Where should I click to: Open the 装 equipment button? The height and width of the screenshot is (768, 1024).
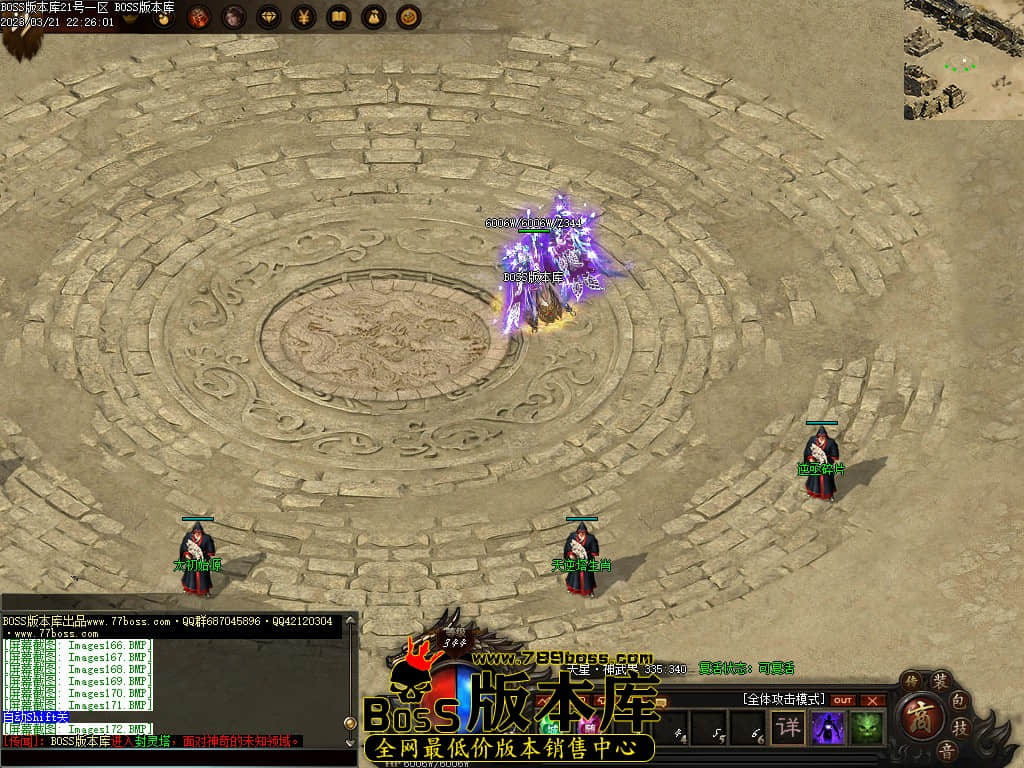[940, 681]
